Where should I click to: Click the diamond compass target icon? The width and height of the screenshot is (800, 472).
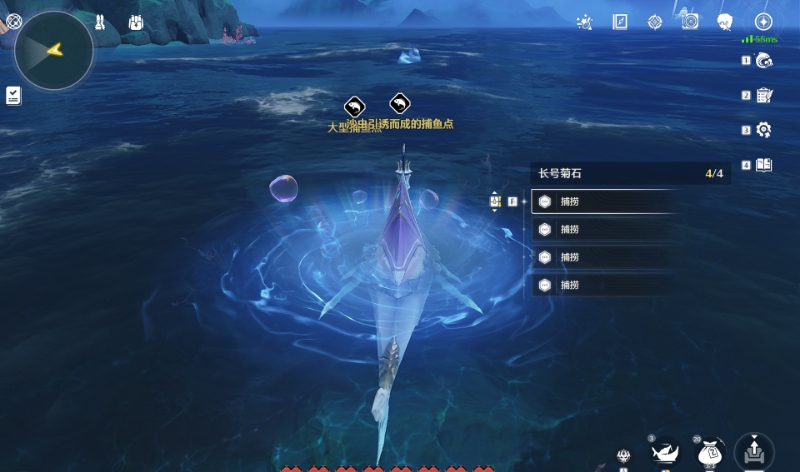pyautogui.click(x=655, y=22)
